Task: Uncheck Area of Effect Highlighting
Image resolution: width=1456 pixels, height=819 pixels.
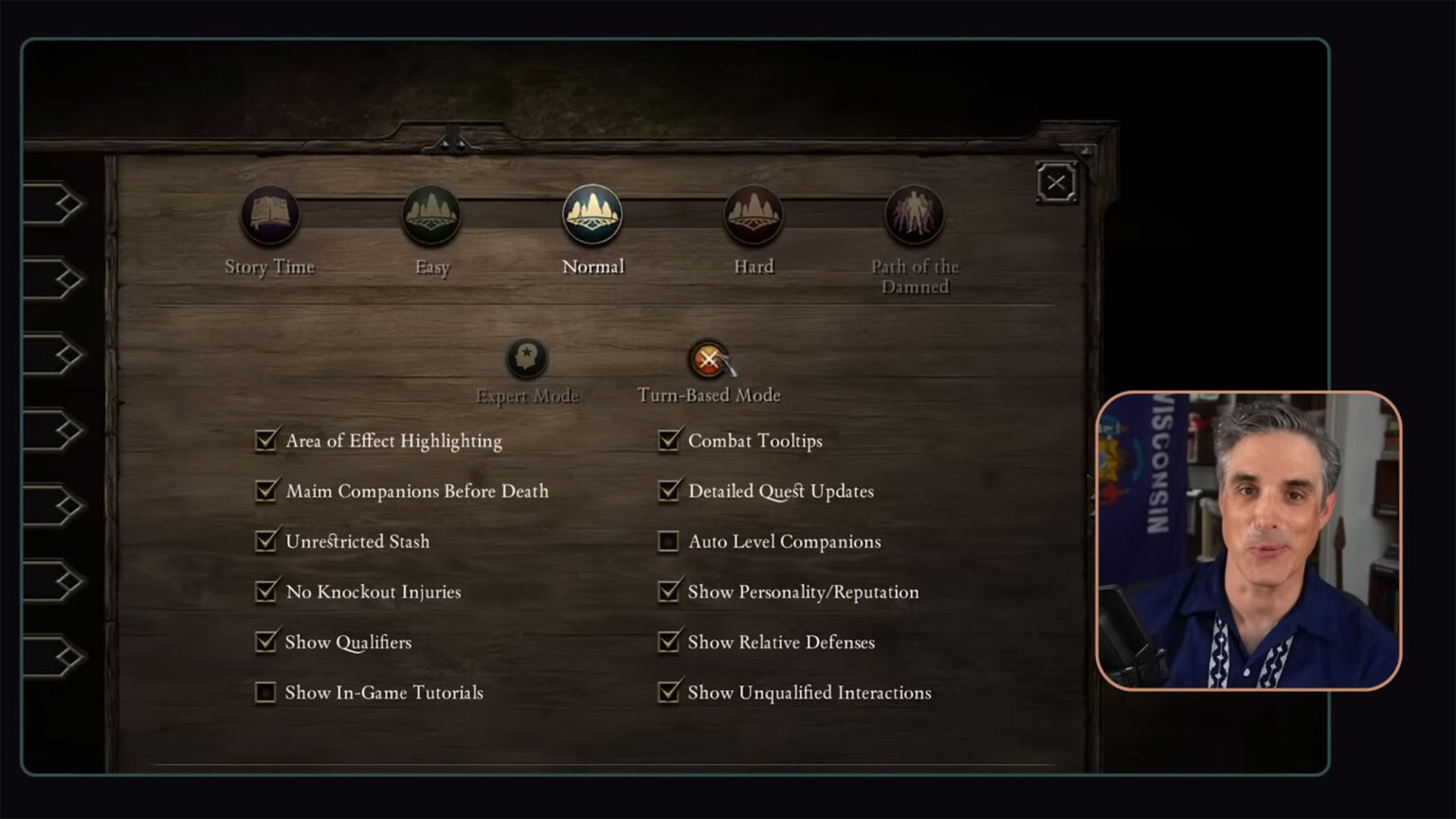Action: (x=266, y=440)
